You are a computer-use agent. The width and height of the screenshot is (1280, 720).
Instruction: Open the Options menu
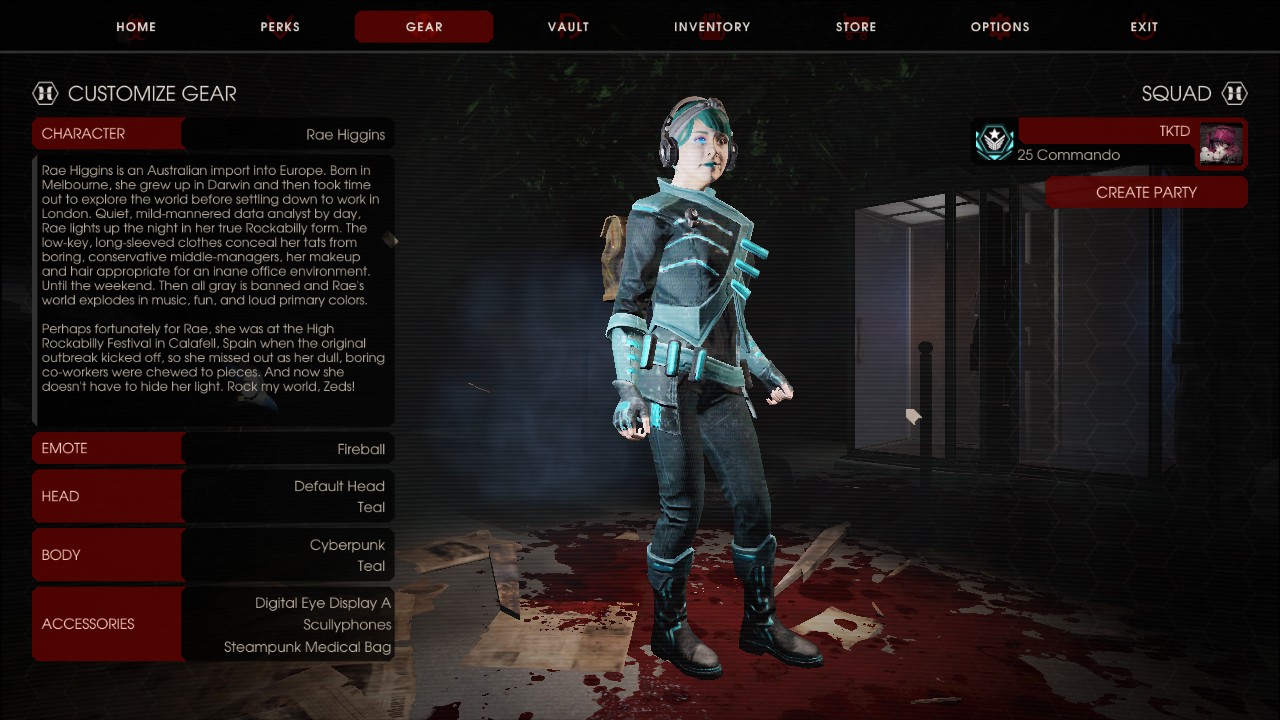tap(1000, 27)
